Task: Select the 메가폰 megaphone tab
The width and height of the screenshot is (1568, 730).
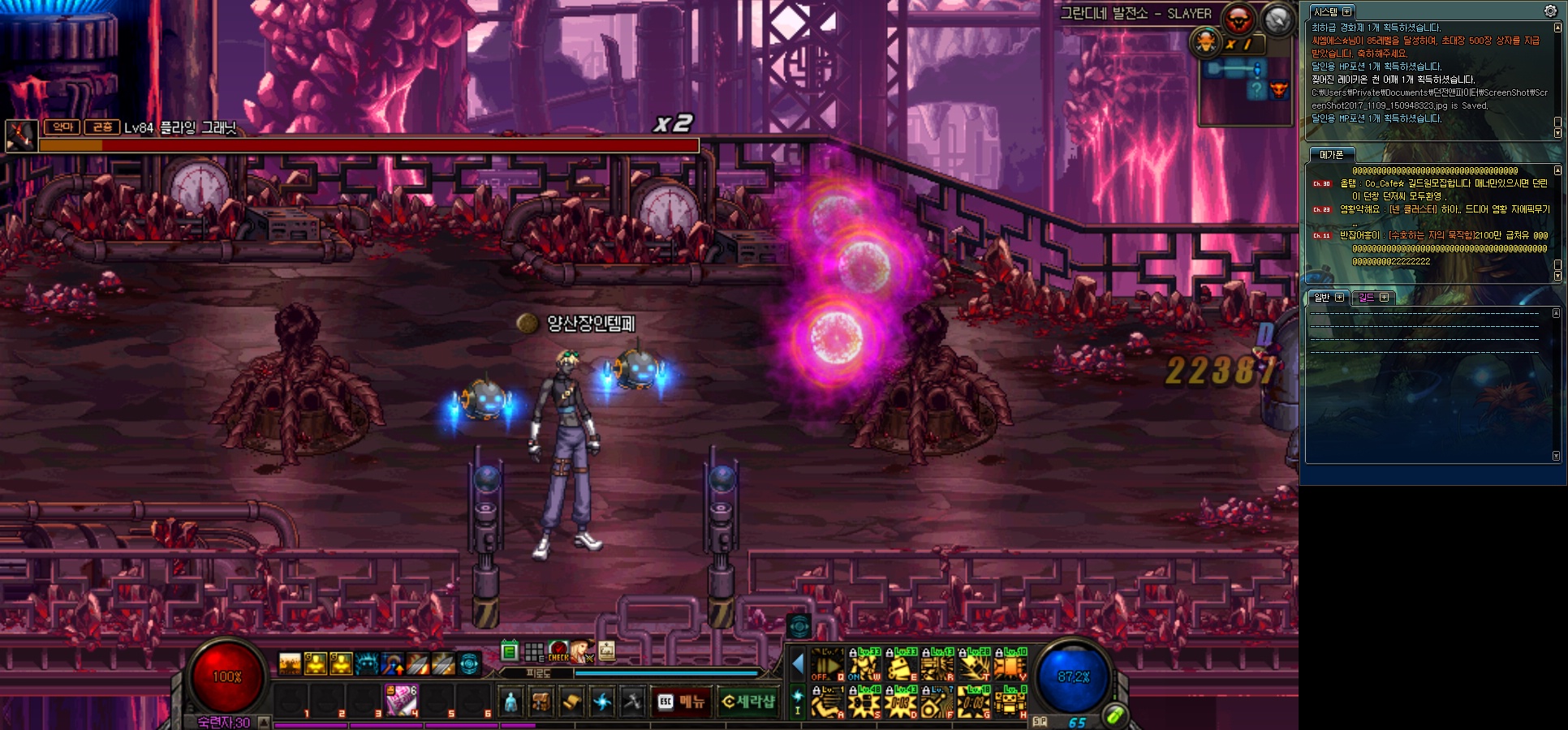Action: tap(1331, 155)
